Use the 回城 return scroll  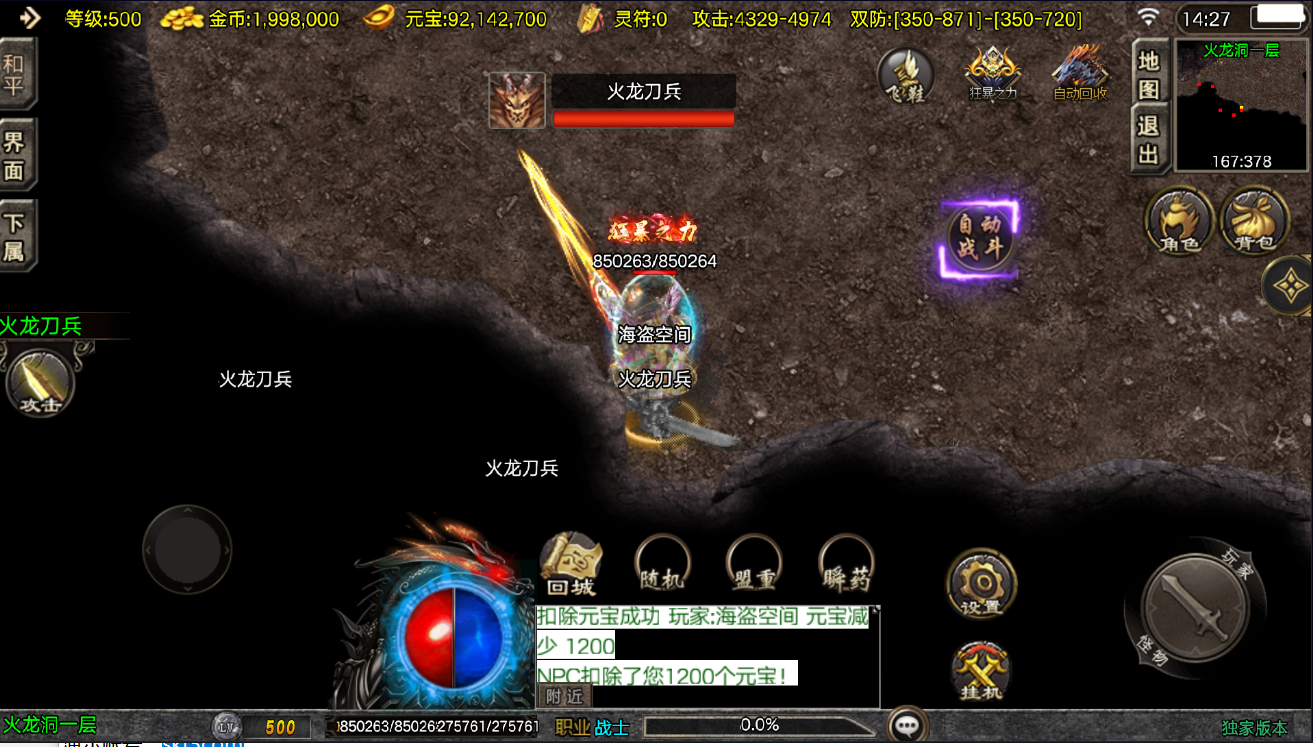tap(571, 565)
